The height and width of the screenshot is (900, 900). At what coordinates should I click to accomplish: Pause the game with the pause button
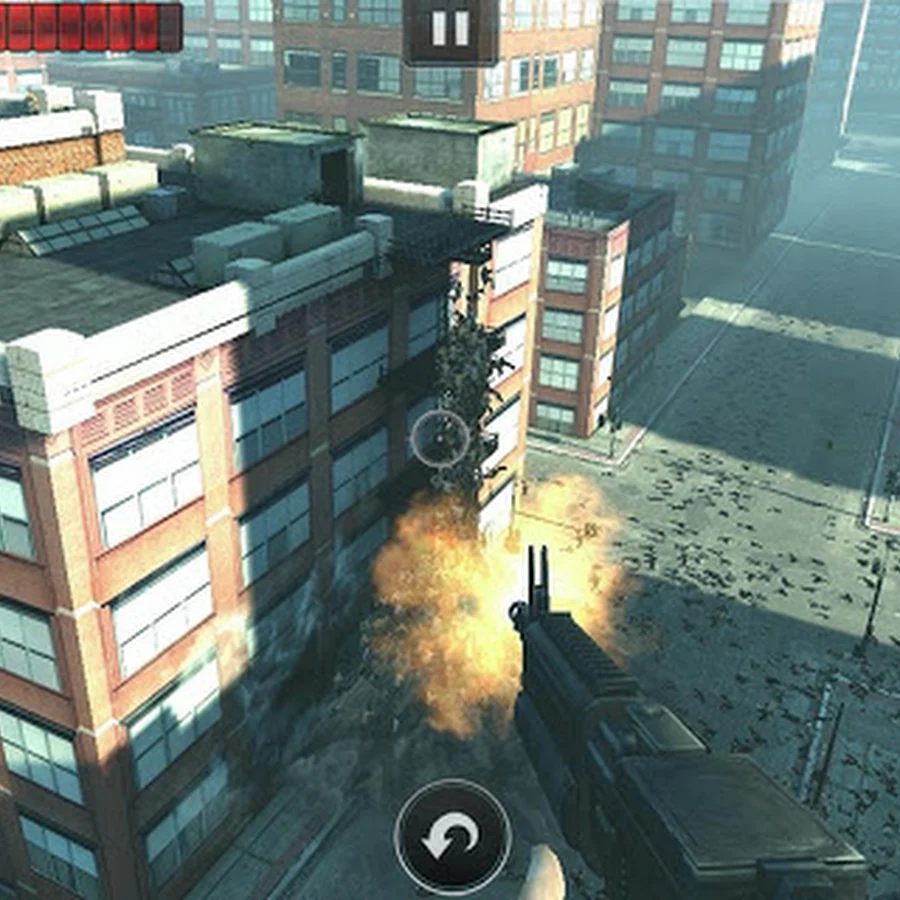(x=450, y=28)
